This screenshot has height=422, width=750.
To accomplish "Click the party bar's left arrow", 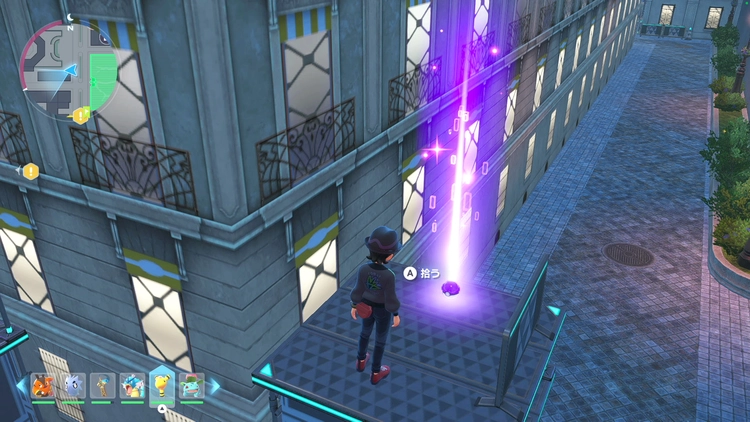I will pyautogui.click(x=22, y=386).
